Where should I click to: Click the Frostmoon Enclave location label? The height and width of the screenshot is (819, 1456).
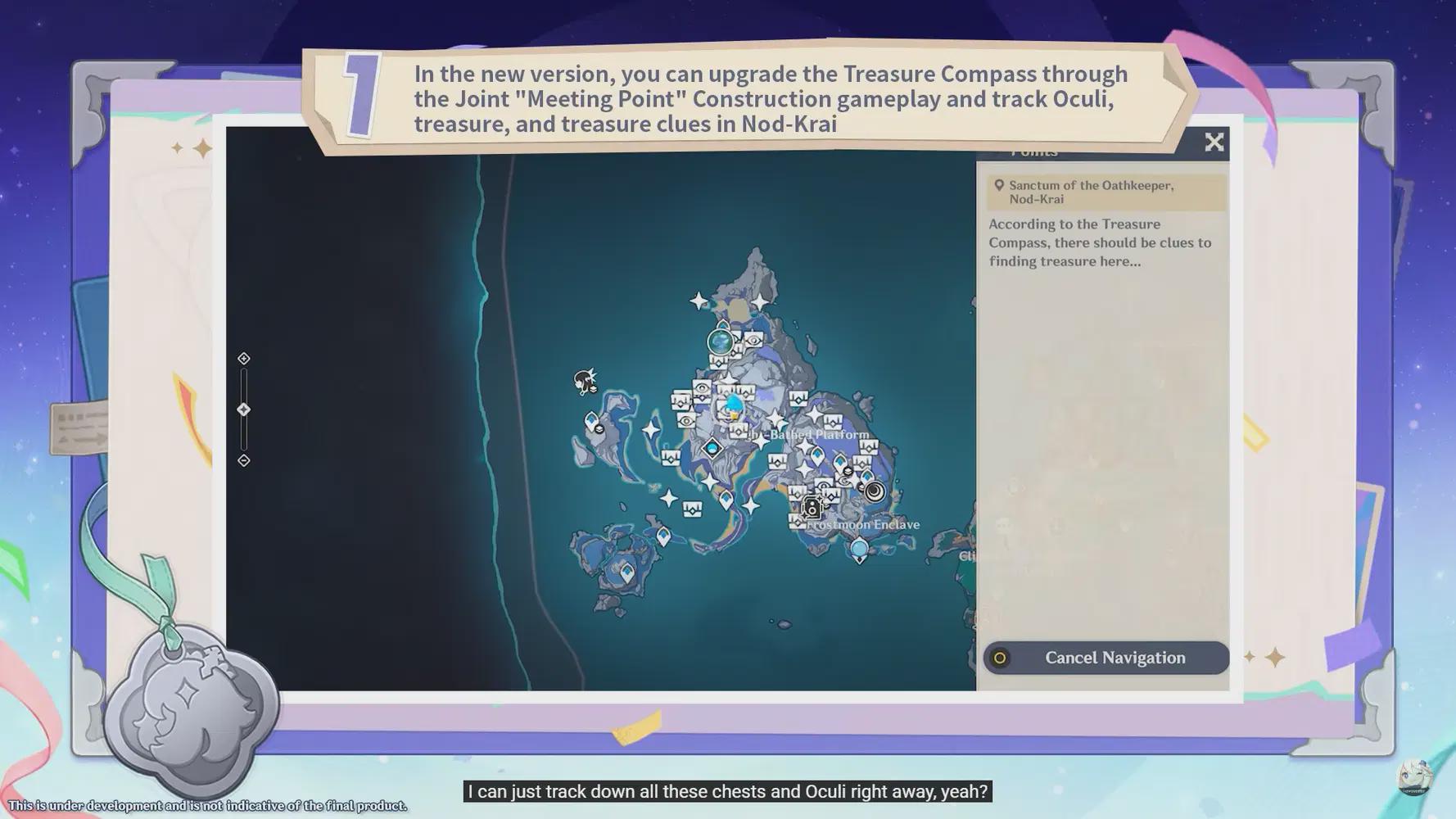tap(862, 524)
